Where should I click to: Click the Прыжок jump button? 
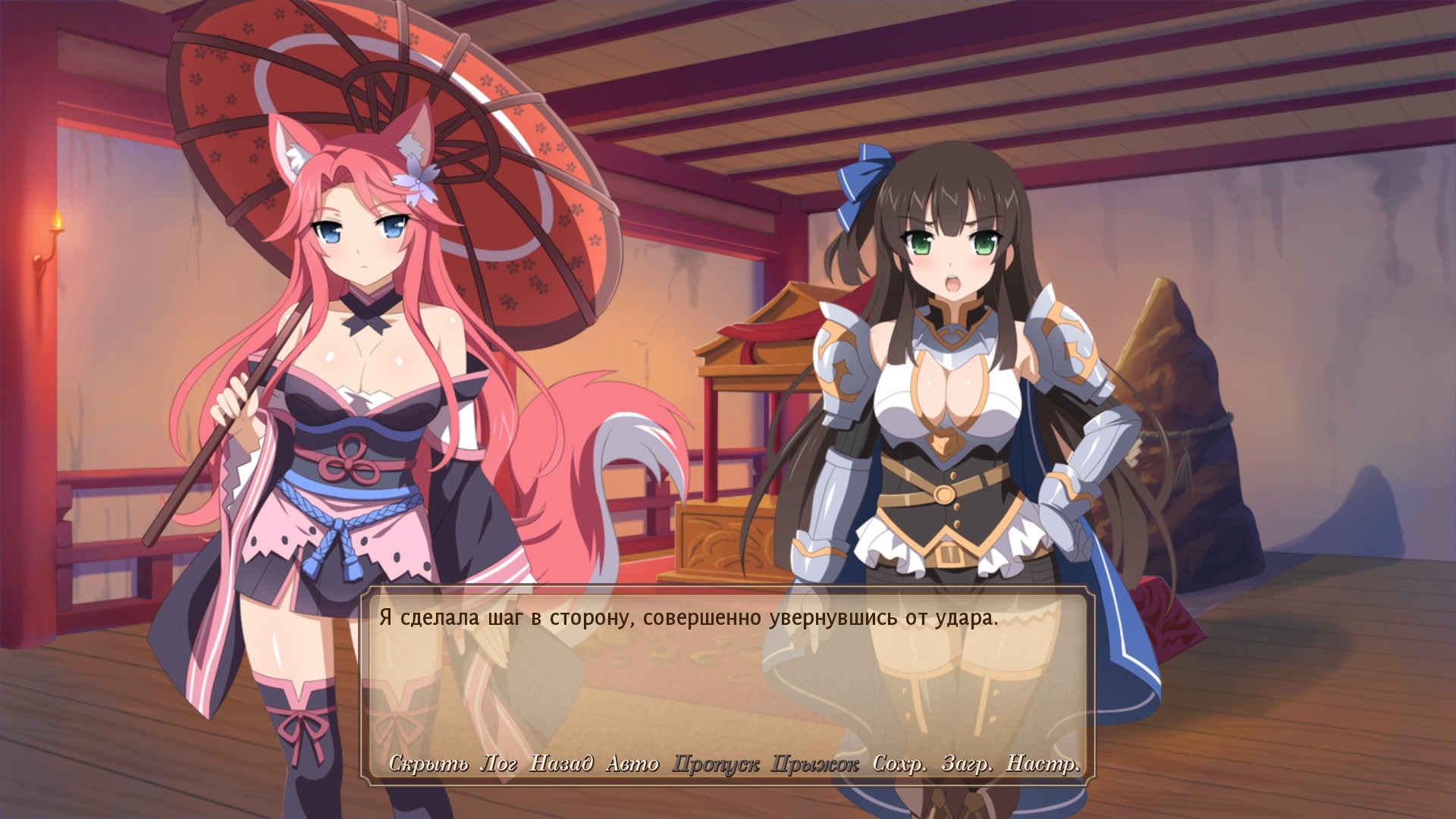[x=815, y=764]
